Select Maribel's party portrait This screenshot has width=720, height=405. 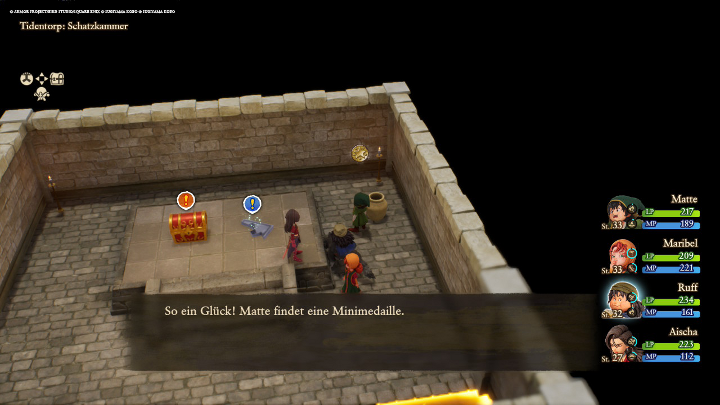[621, 256]
